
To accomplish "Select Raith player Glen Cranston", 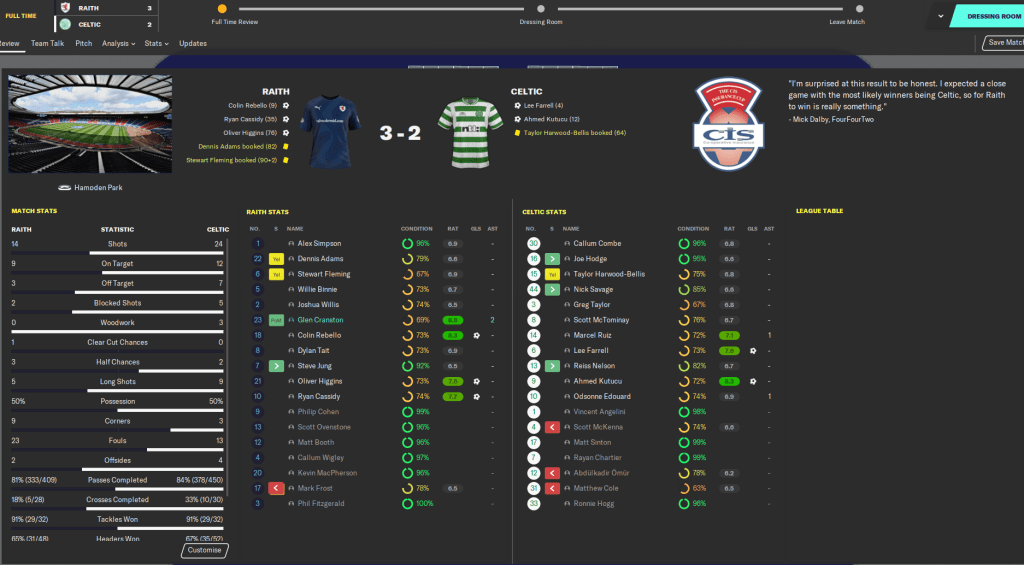I will pyautogui.click(x=320, y=320).
